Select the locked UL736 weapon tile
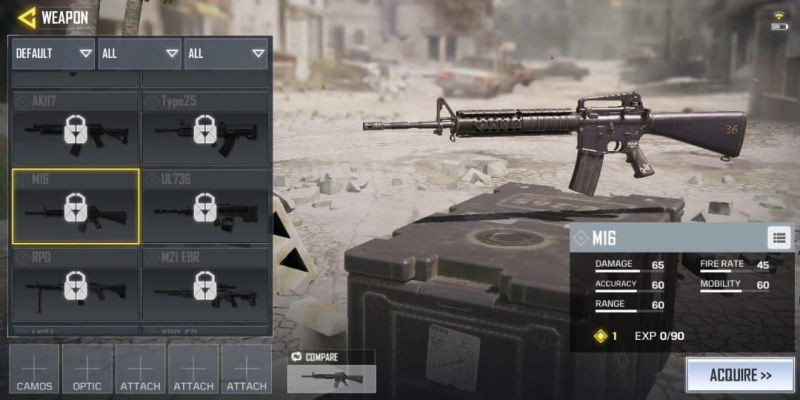This screenshot has height=400, width=800. (x=205, y=206)
